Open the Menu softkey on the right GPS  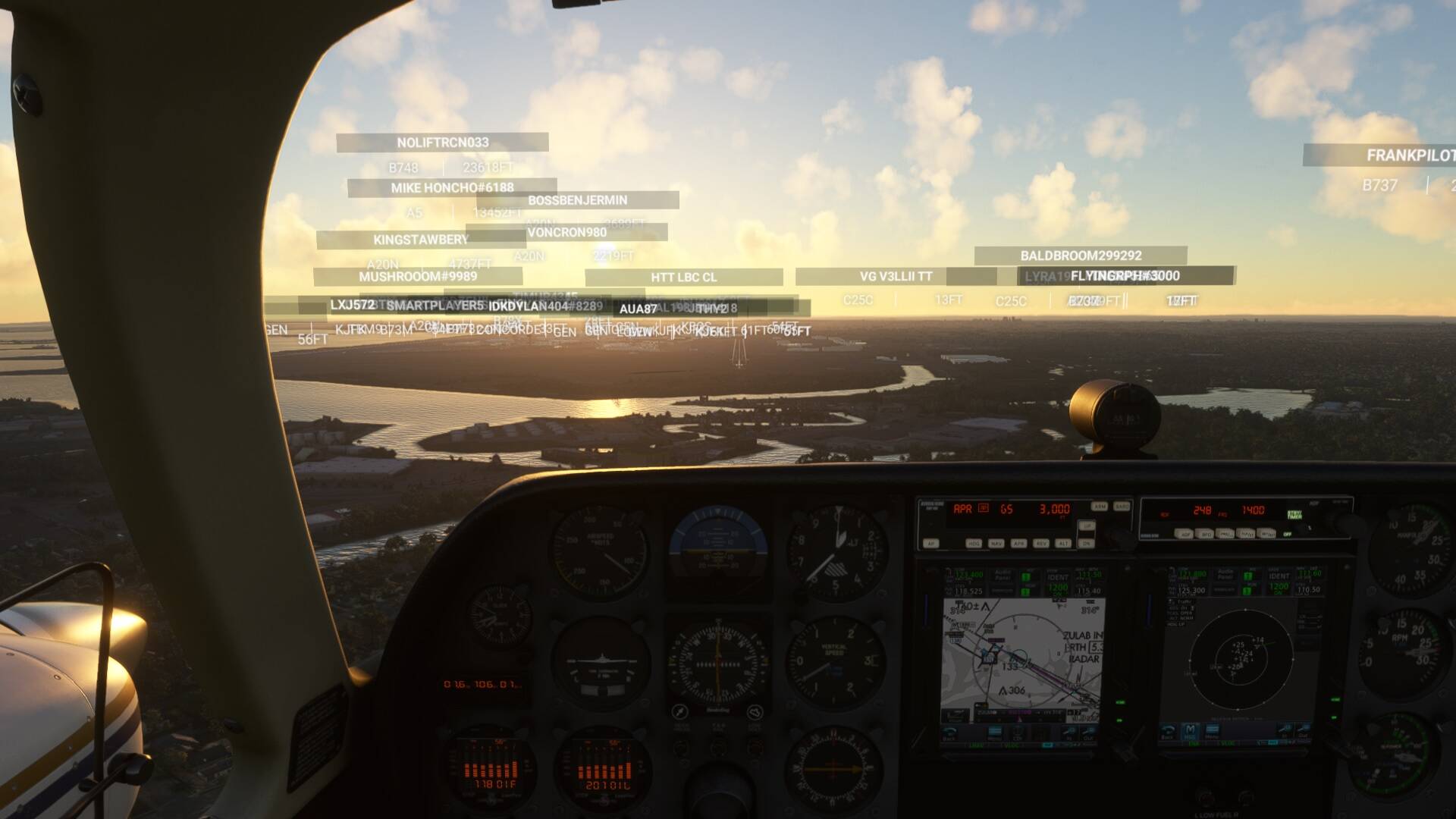pos(1212,730)
